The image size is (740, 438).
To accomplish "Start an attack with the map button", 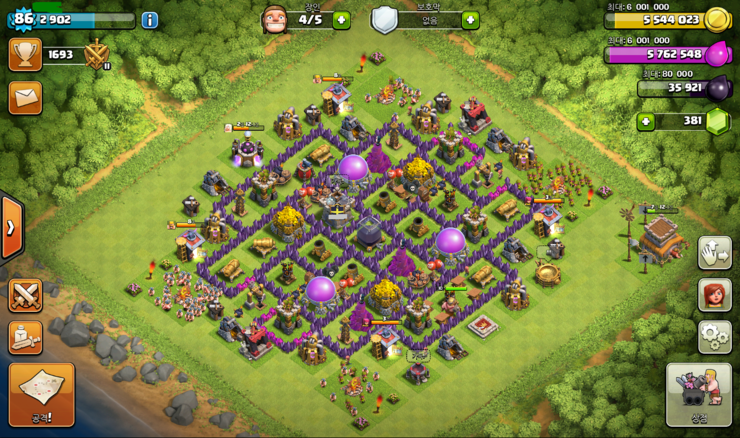I will point(41,394).
